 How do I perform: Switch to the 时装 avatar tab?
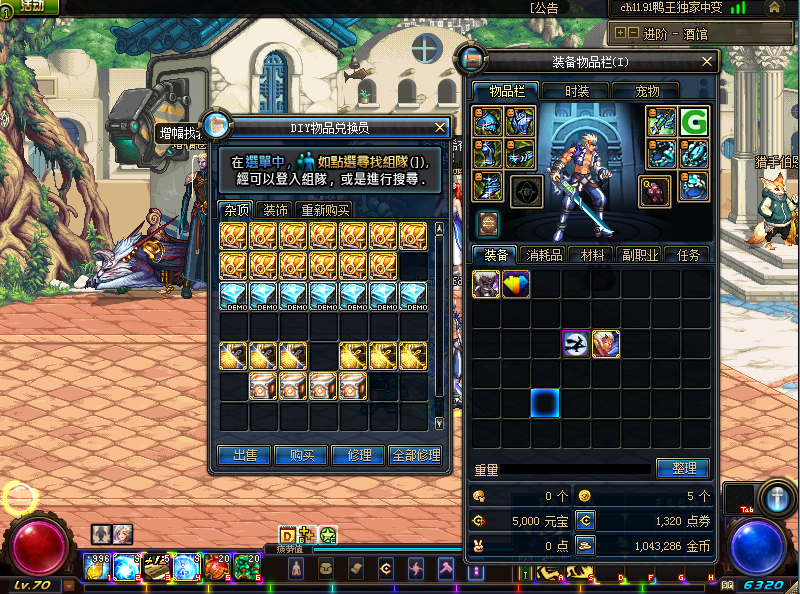pyautogui.click(x=577, y=91)
